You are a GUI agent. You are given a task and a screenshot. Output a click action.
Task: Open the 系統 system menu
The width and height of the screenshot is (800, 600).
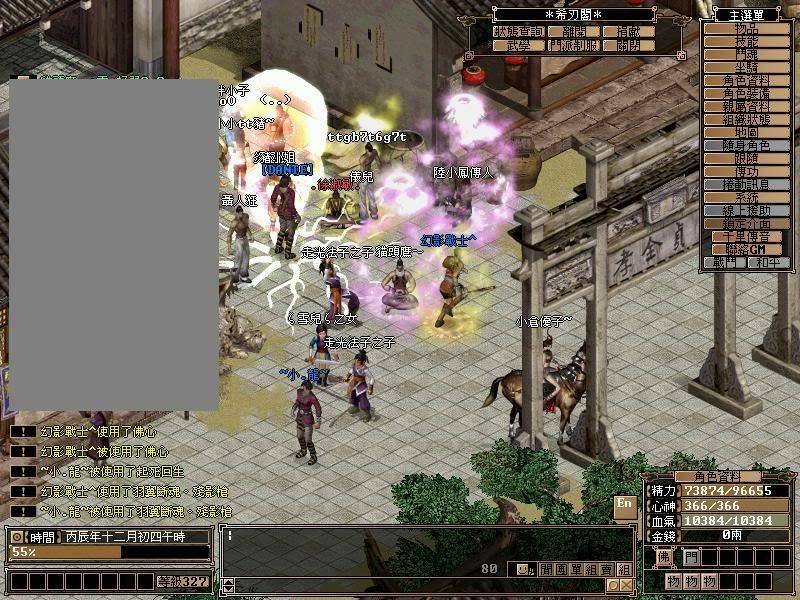point(746,198)
